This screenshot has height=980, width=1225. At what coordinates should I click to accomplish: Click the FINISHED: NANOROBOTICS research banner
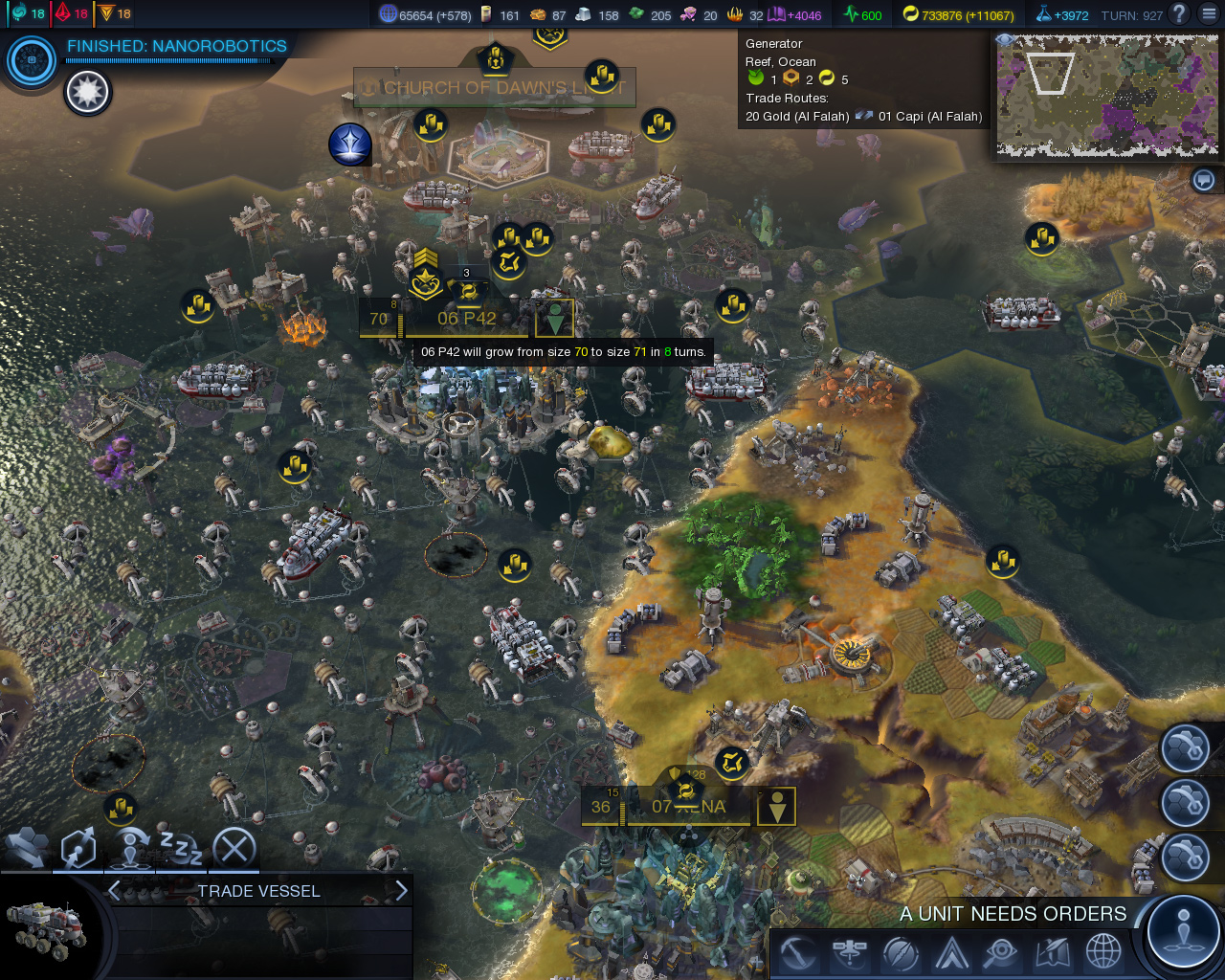[x=177, y=45]
